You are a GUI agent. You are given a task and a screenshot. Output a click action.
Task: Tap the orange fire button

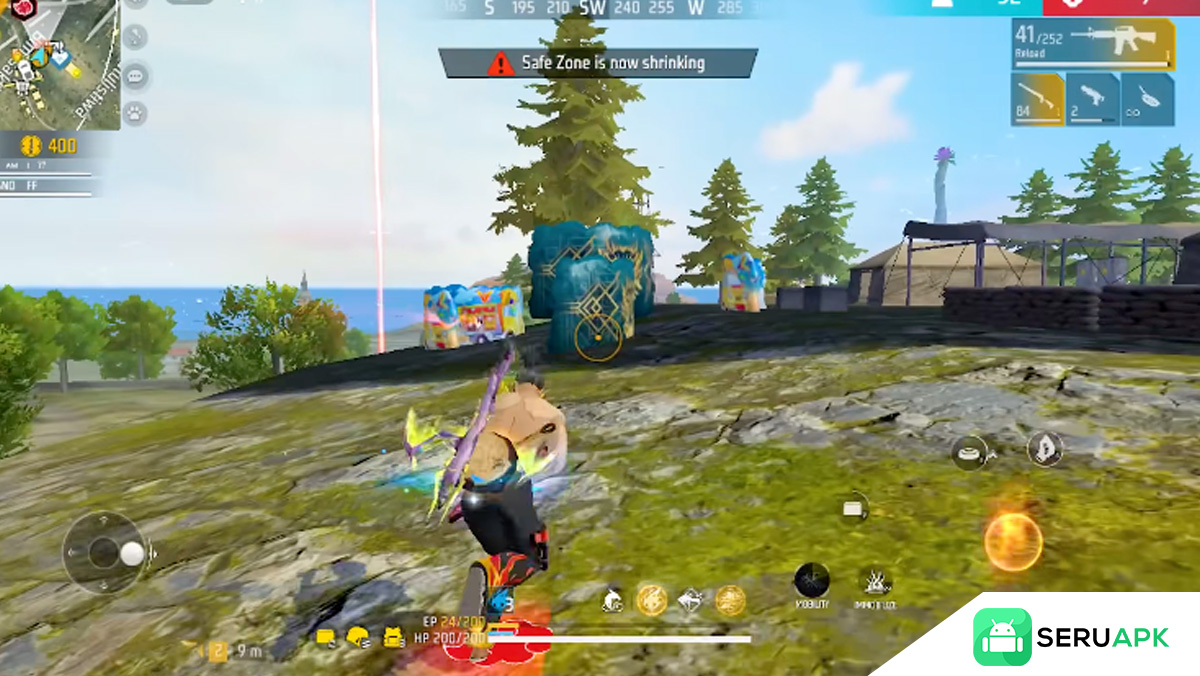[x=1013, y=543]
